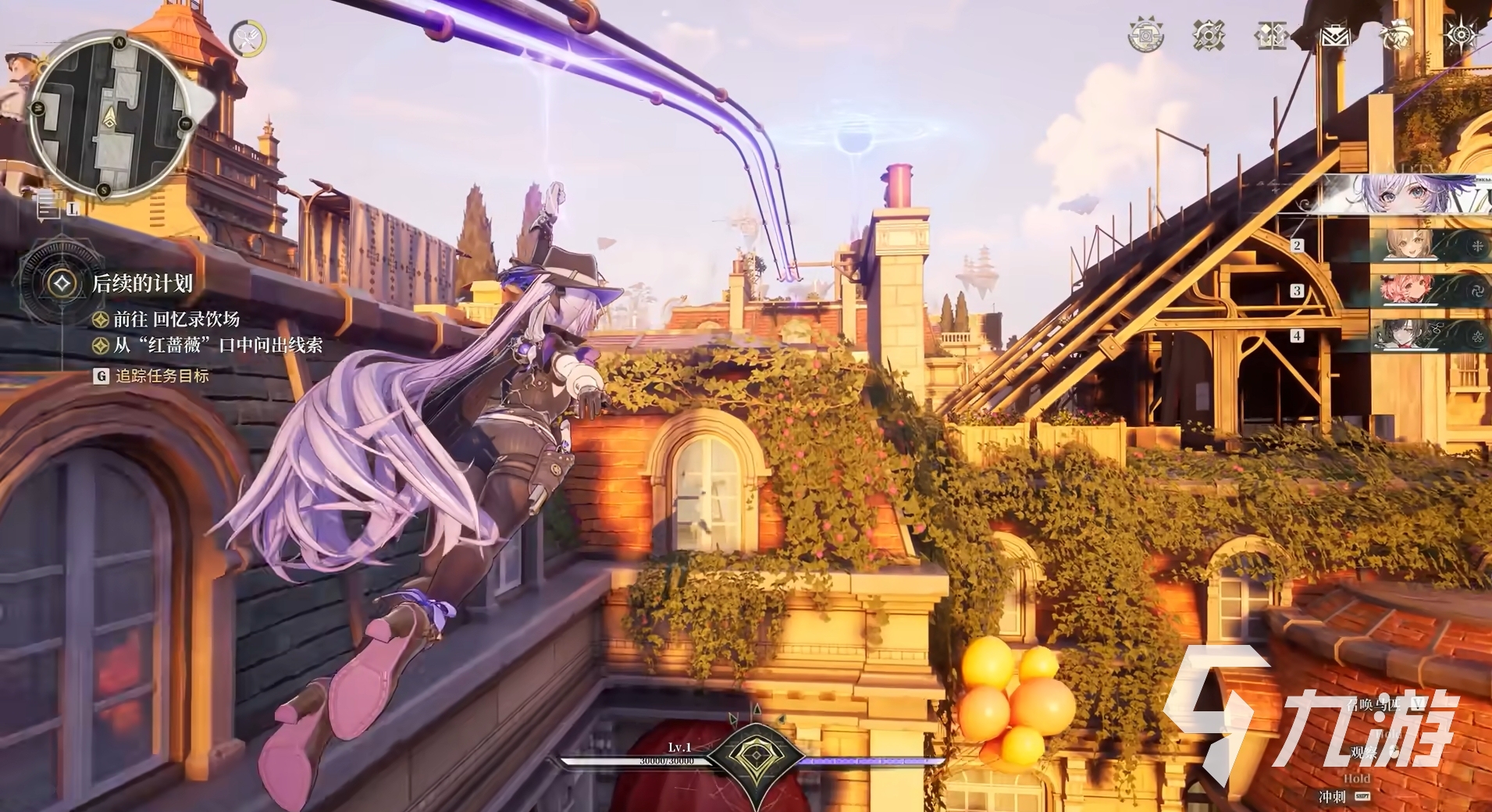Open the character portrait menu icon

pos(1397,35)
